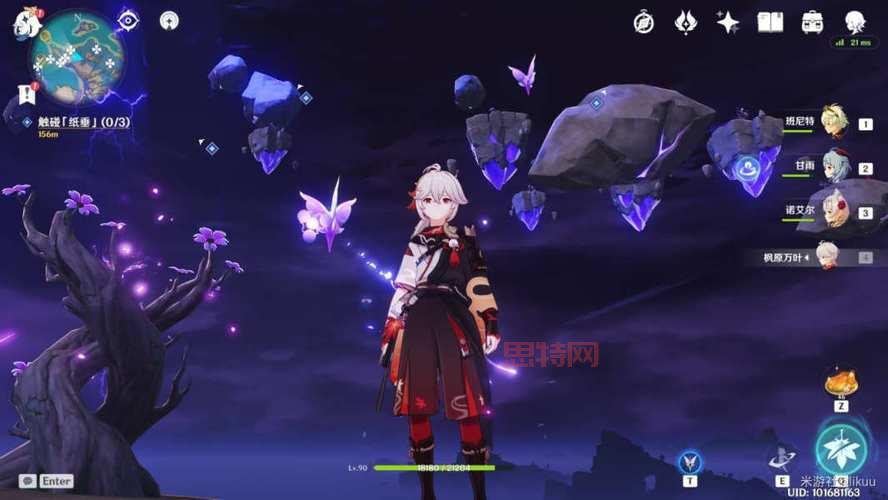Open the character head profile icon
Image resolution: width=888 pixels, height=500 pixels.
pyautogui.click(x=854, y=22)
